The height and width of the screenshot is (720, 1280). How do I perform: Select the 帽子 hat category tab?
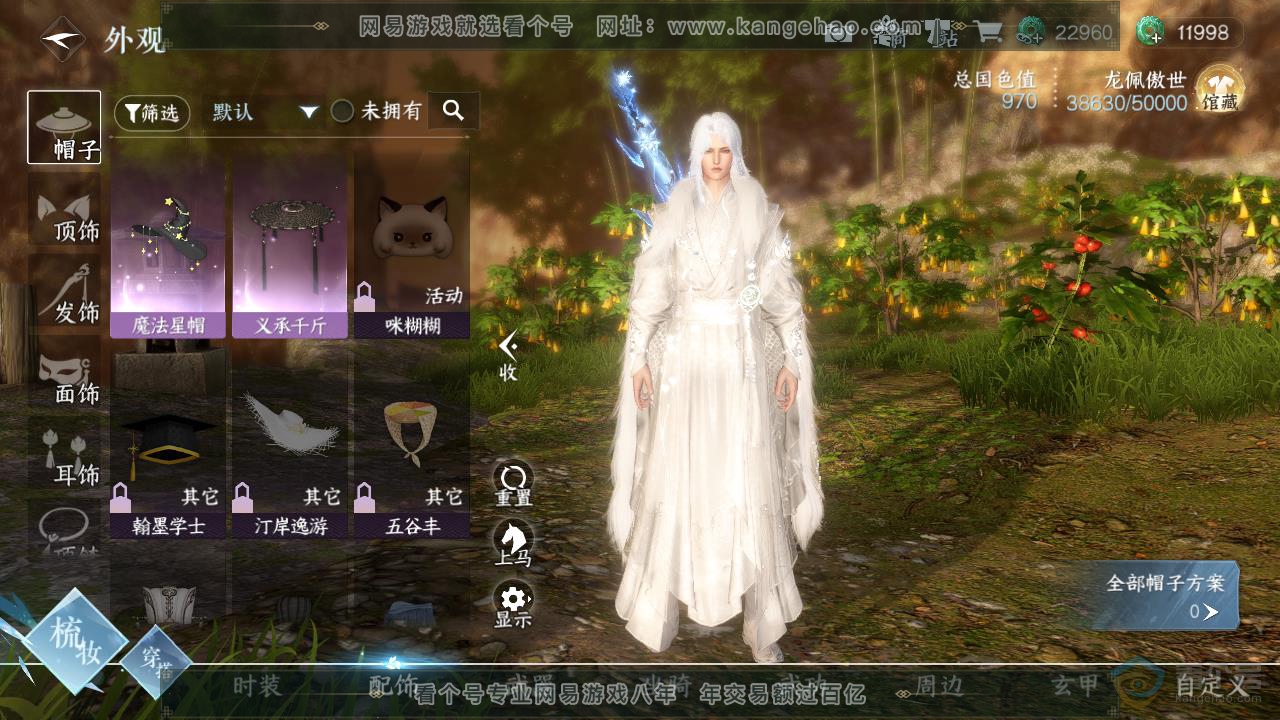coord(64,127)
